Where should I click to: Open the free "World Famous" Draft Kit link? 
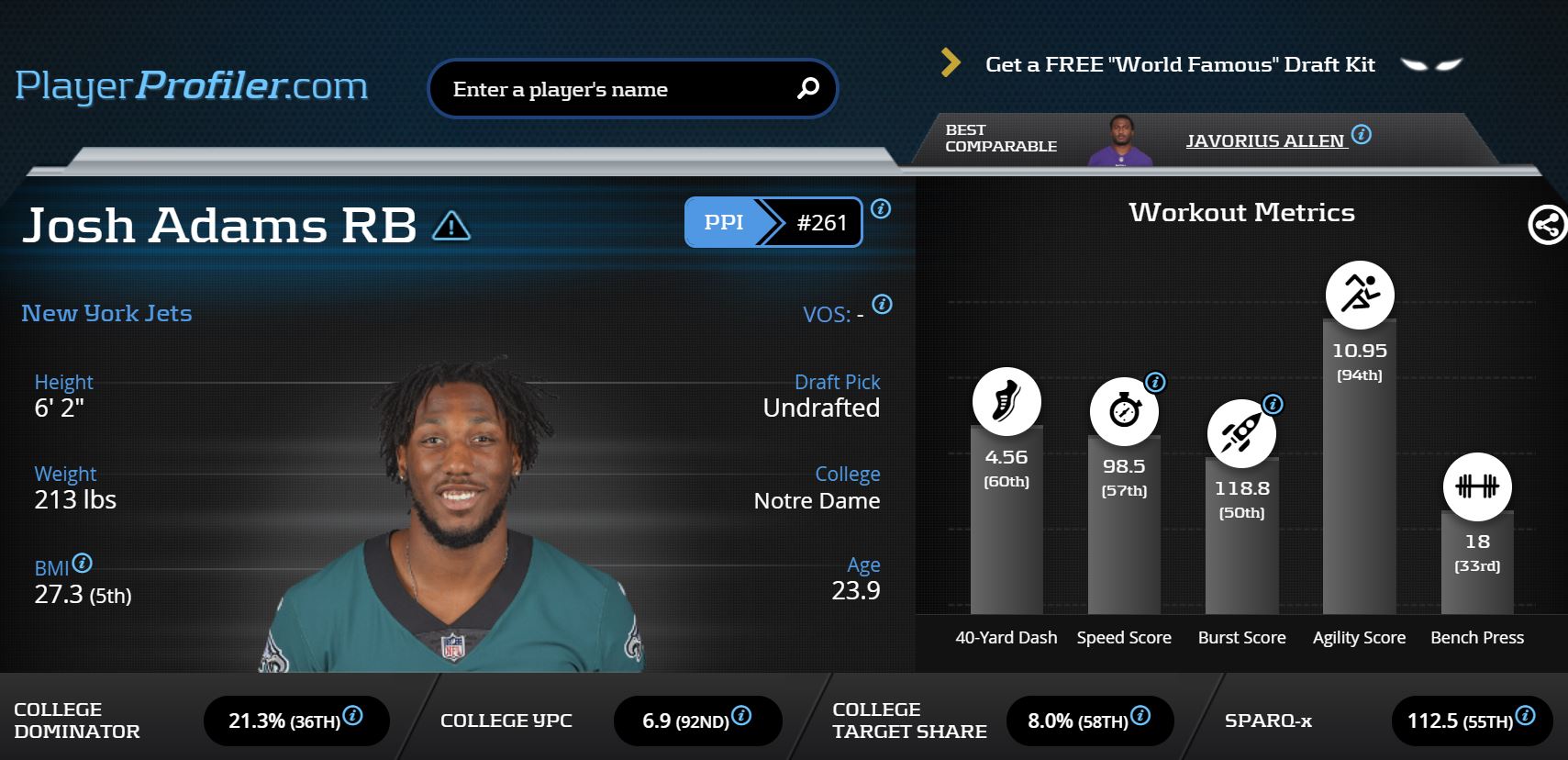[1179, 64]
